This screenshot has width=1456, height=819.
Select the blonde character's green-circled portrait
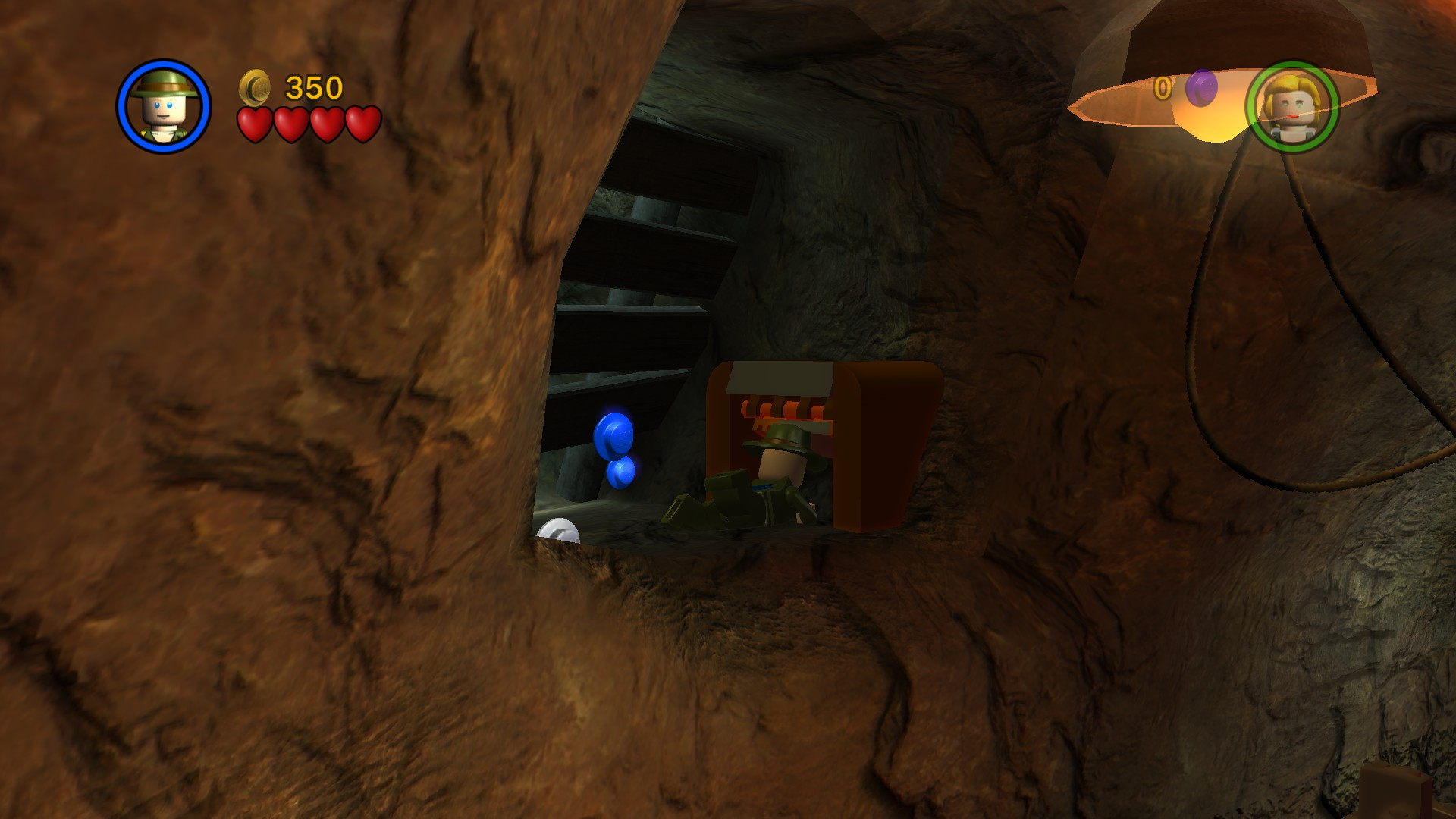[x=1294, y=108]
